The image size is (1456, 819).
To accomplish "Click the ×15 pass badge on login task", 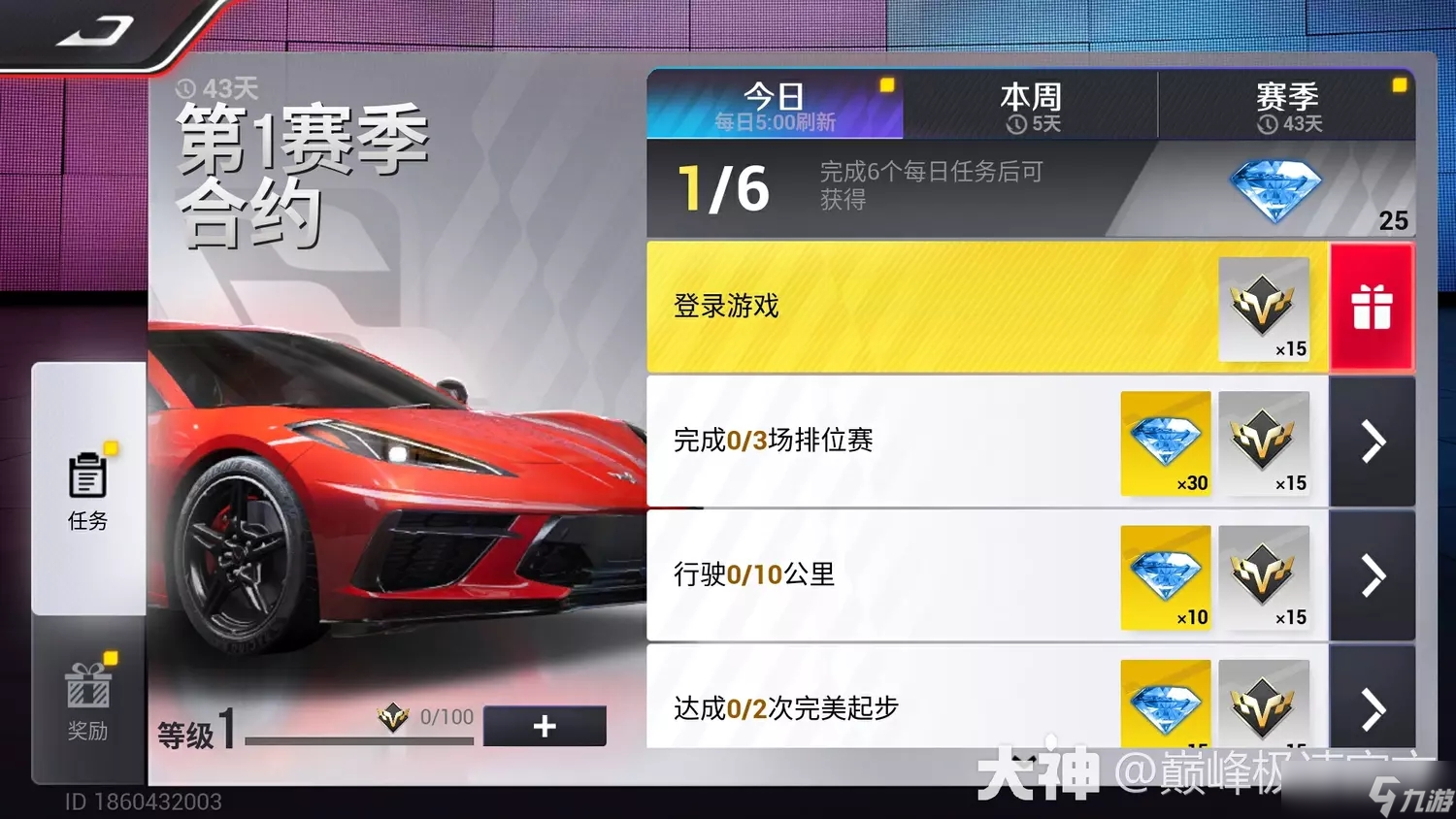I will click(1265, 309).
